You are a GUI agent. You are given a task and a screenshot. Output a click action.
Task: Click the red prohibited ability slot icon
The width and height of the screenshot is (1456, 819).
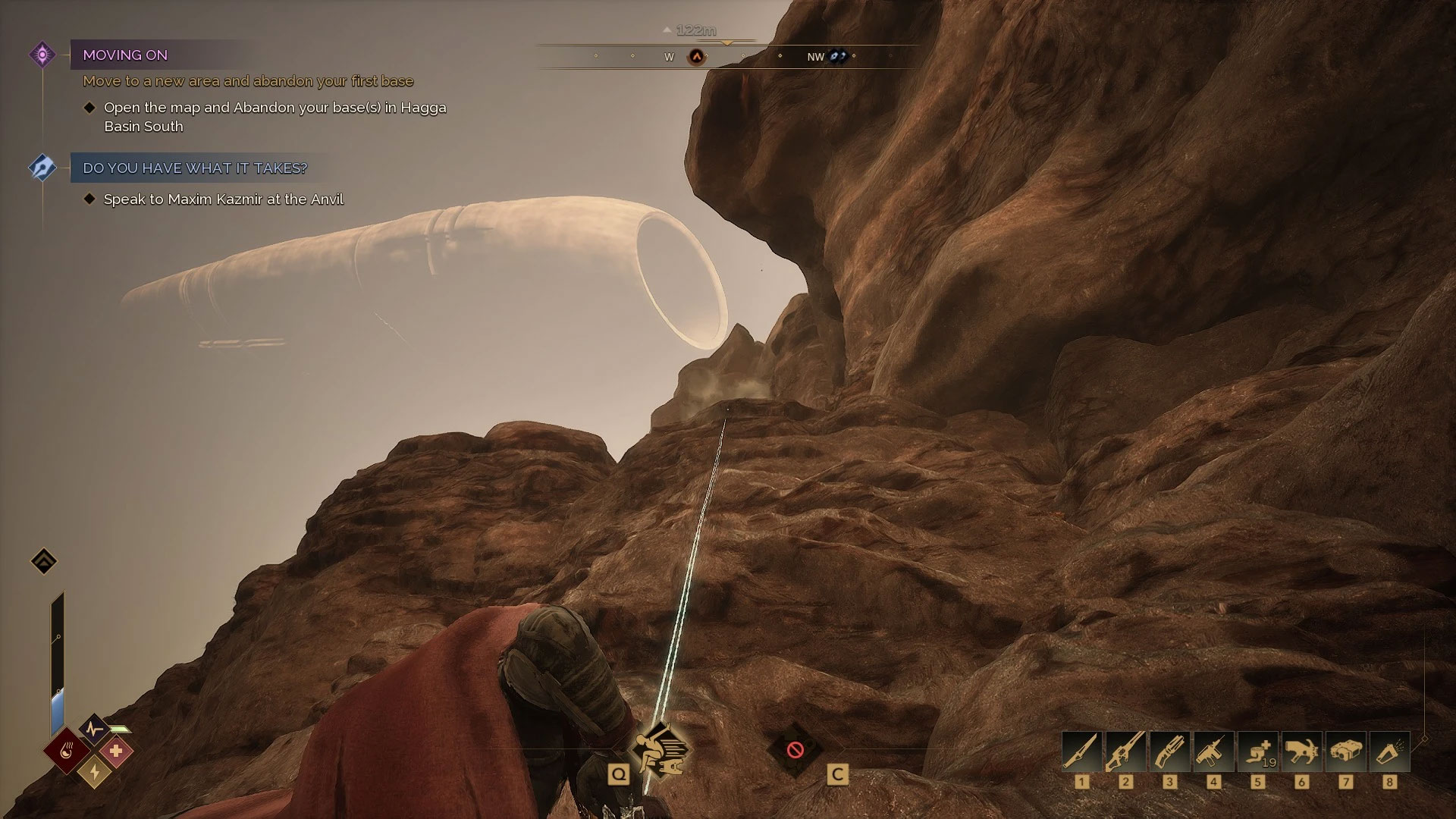[x=795, y=750]
